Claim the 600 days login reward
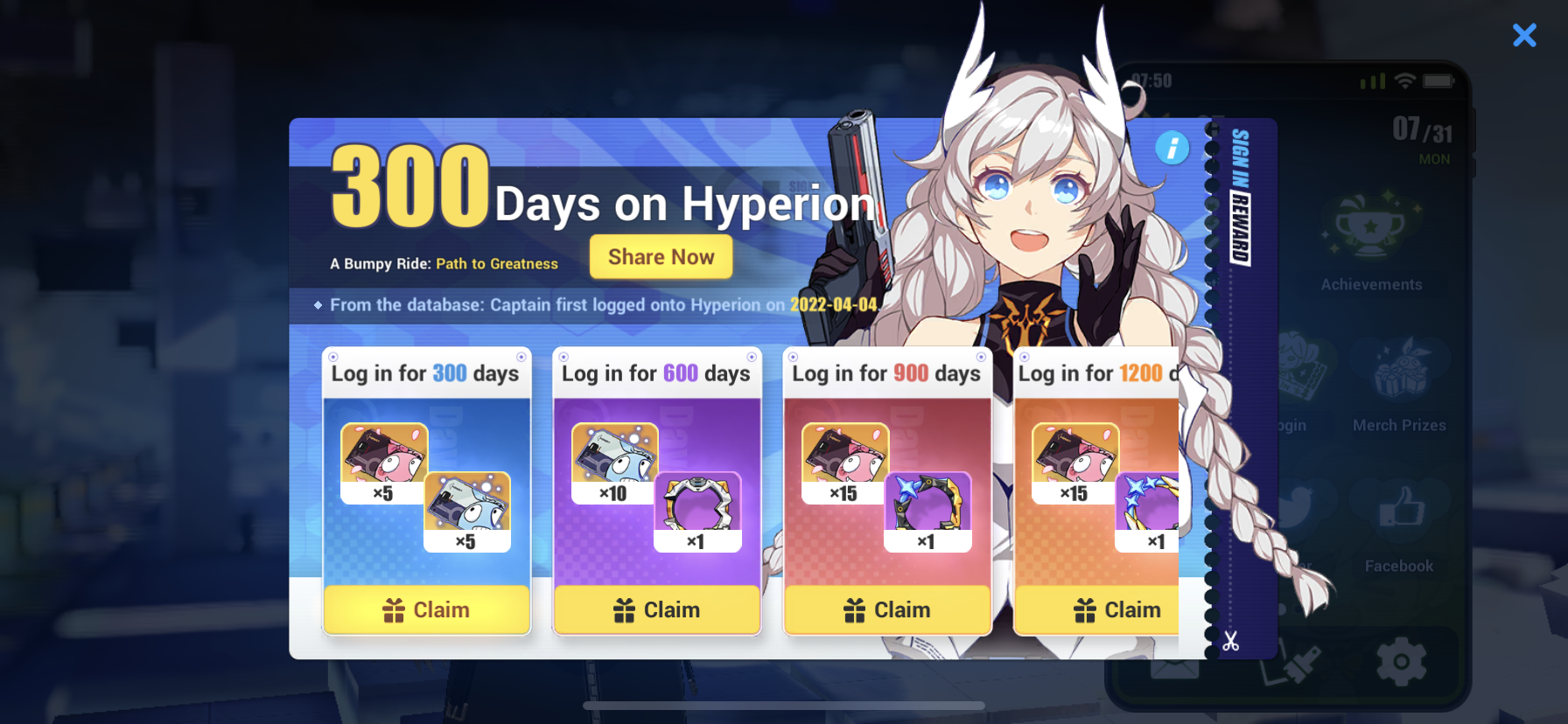1568x724 pixels. (x=657, y=609)
